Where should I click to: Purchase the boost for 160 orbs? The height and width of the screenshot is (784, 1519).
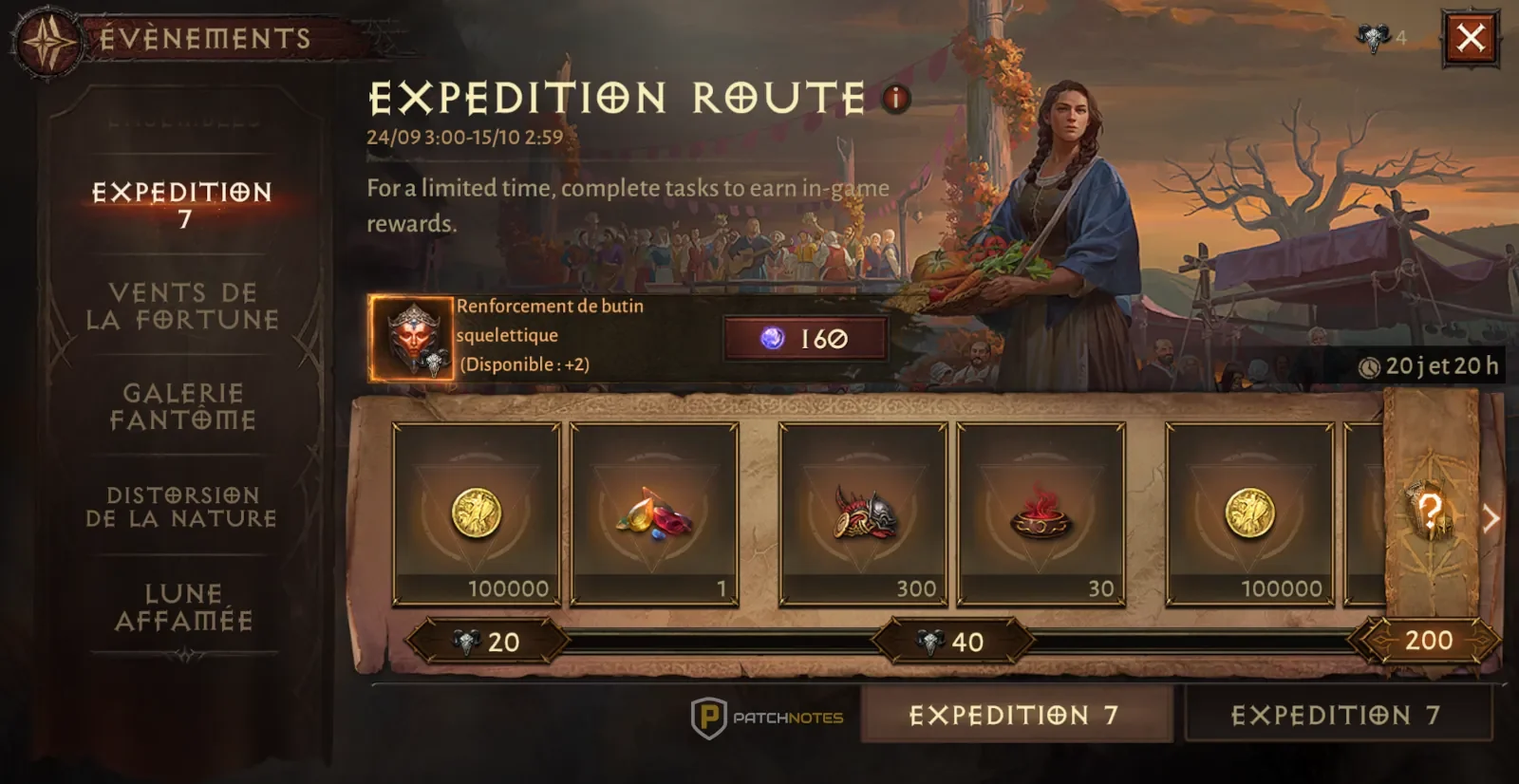[806, 339]
